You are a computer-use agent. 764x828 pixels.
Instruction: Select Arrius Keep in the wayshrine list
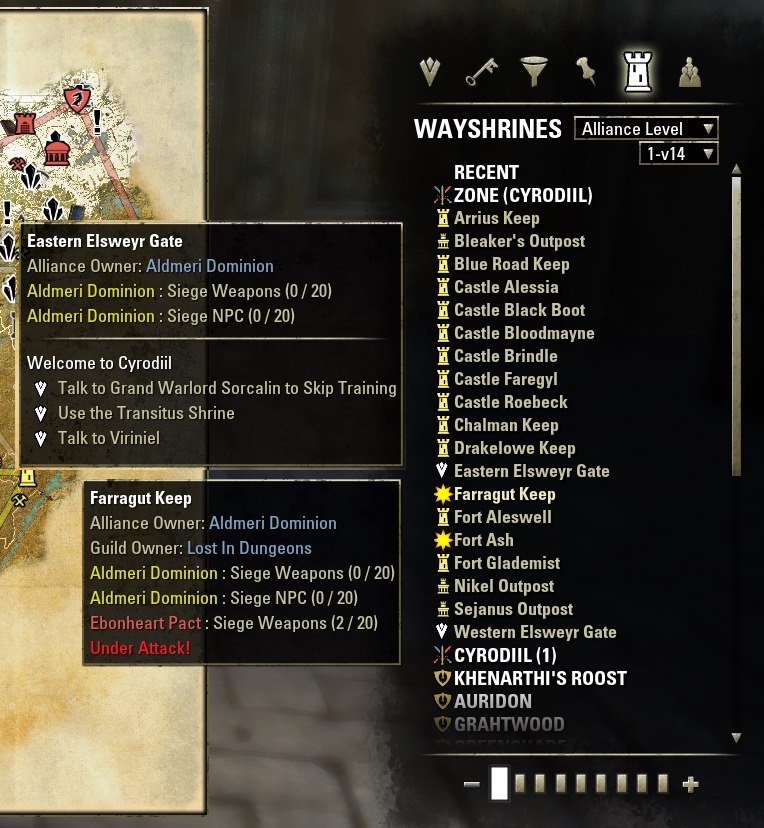(x=496, y=218)
